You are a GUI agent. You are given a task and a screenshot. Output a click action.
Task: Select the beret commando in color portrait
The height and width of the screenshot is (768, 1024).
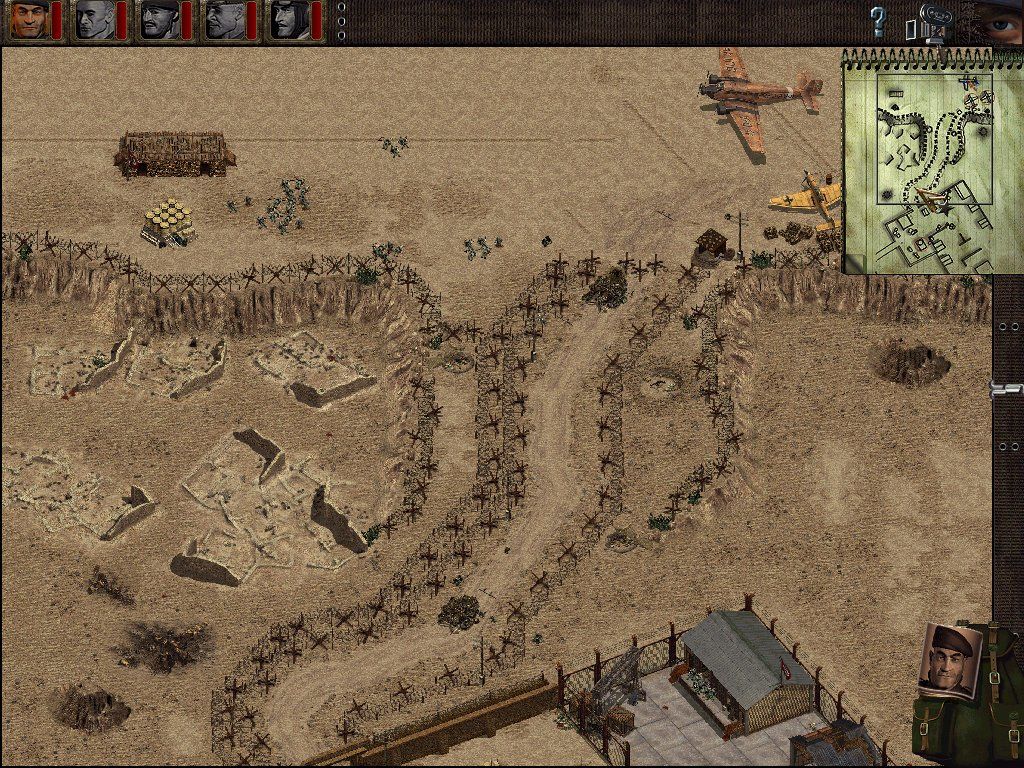coord(28,20)
